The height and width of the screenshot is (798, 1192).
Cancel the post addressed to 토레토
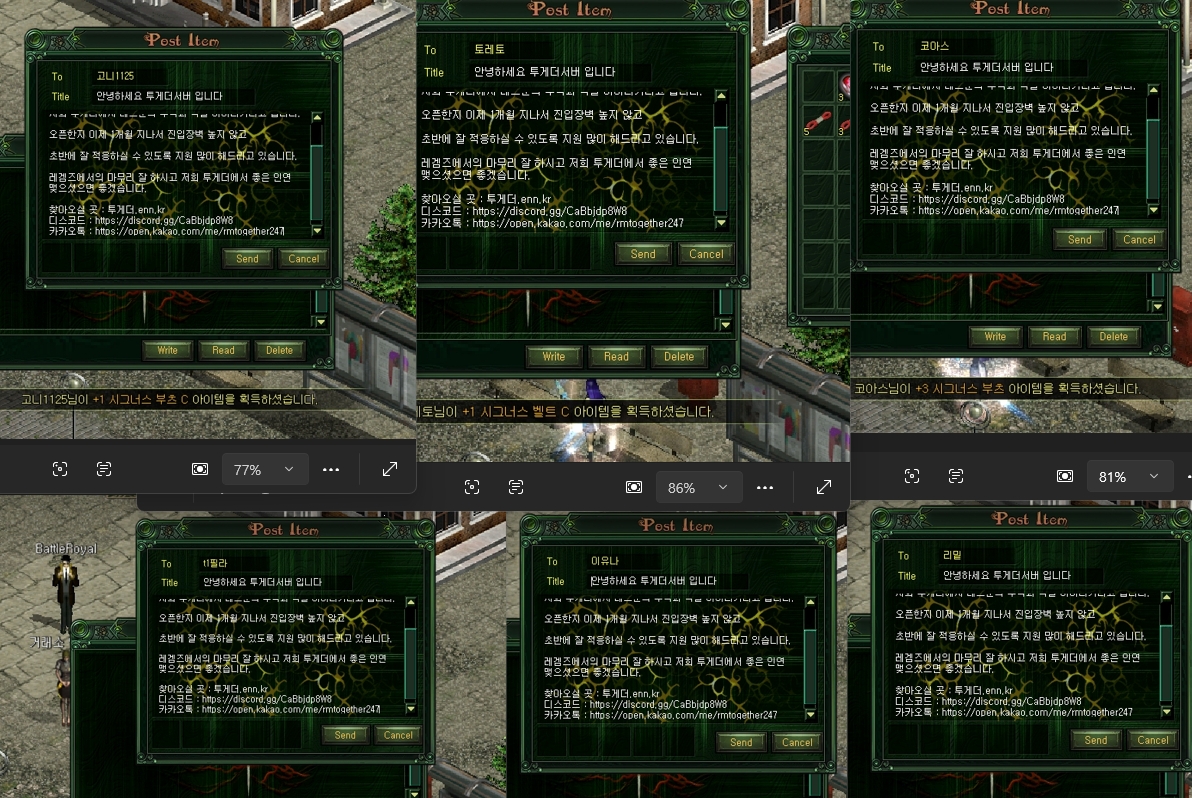[706, 254]
